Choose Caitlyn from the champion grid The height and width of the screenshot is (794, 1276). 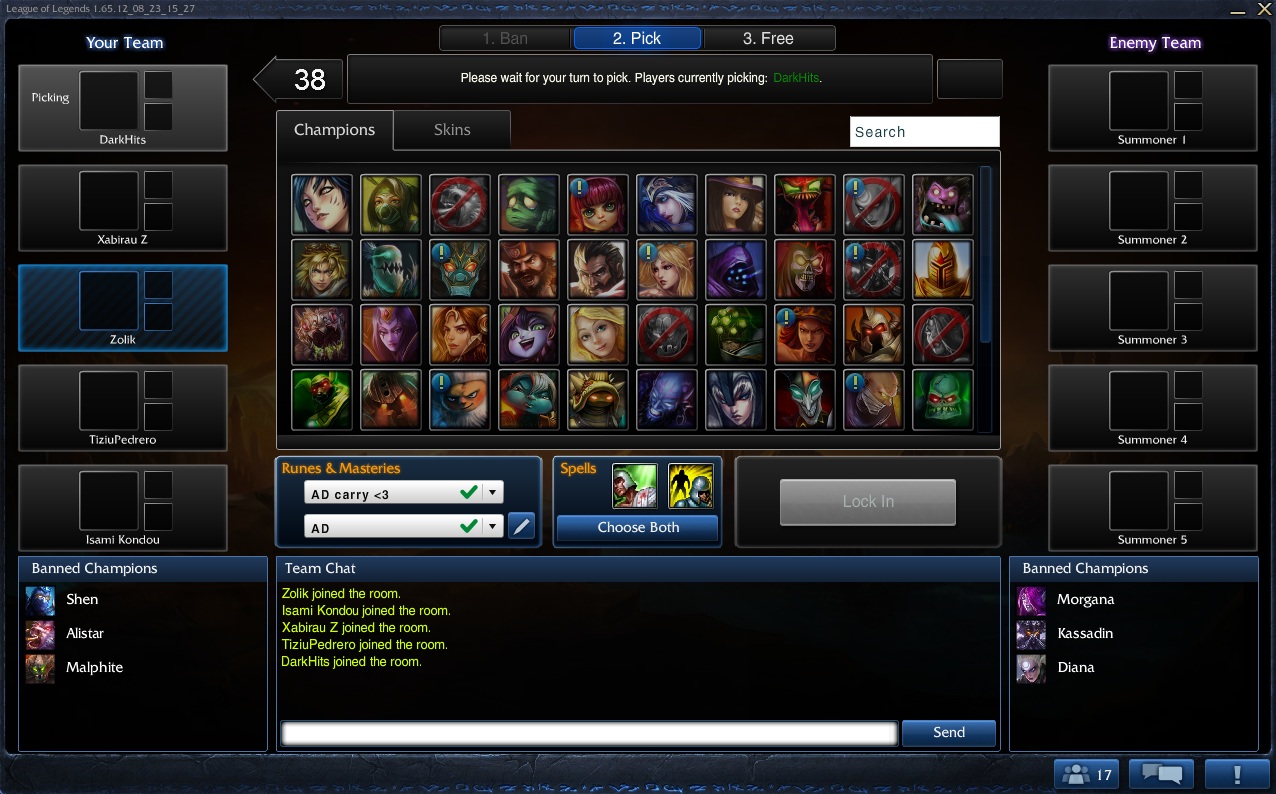(x=736, y=204)
